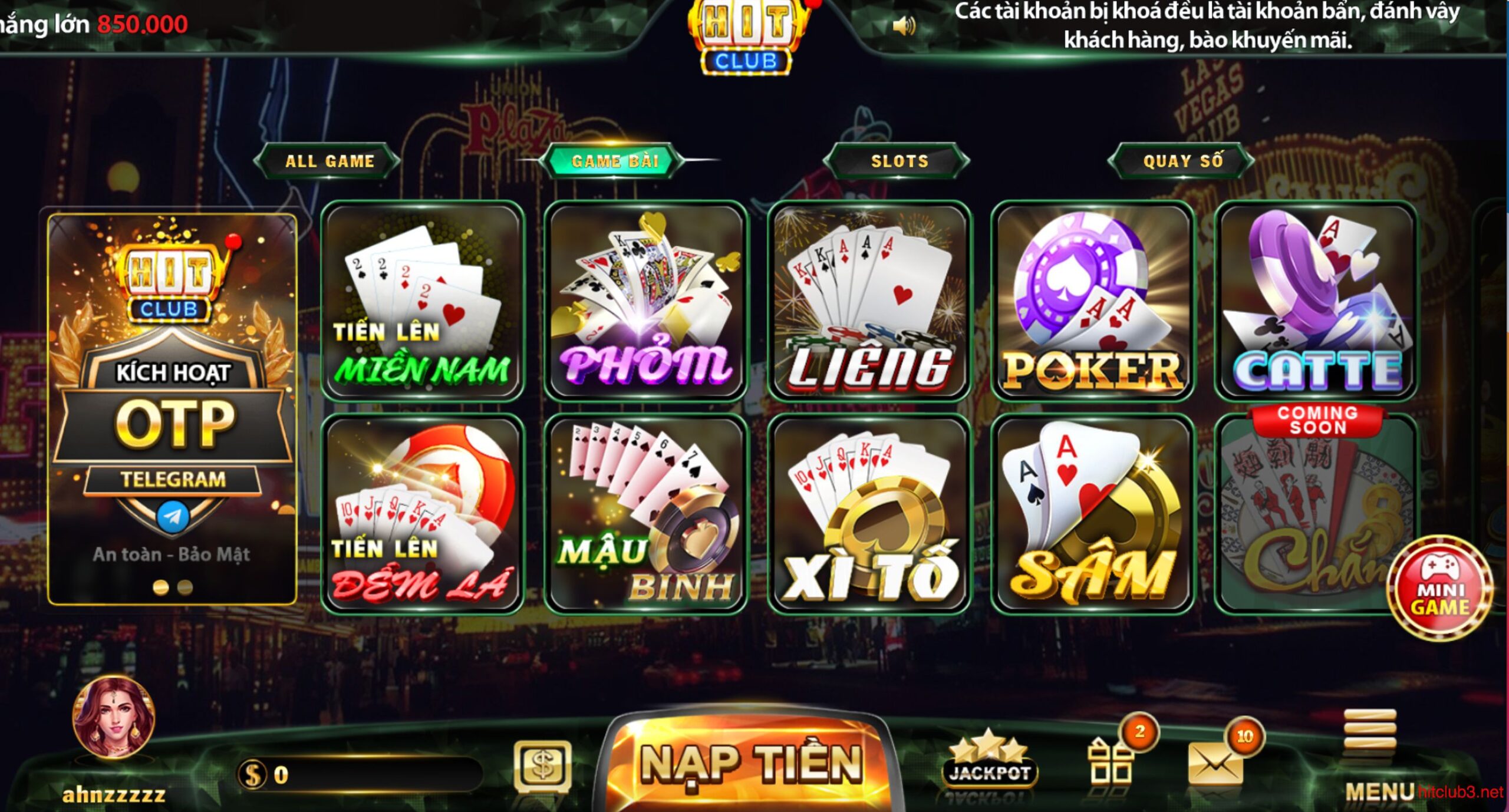Click the GAME BÀI highlighted tab

(615, 160)
